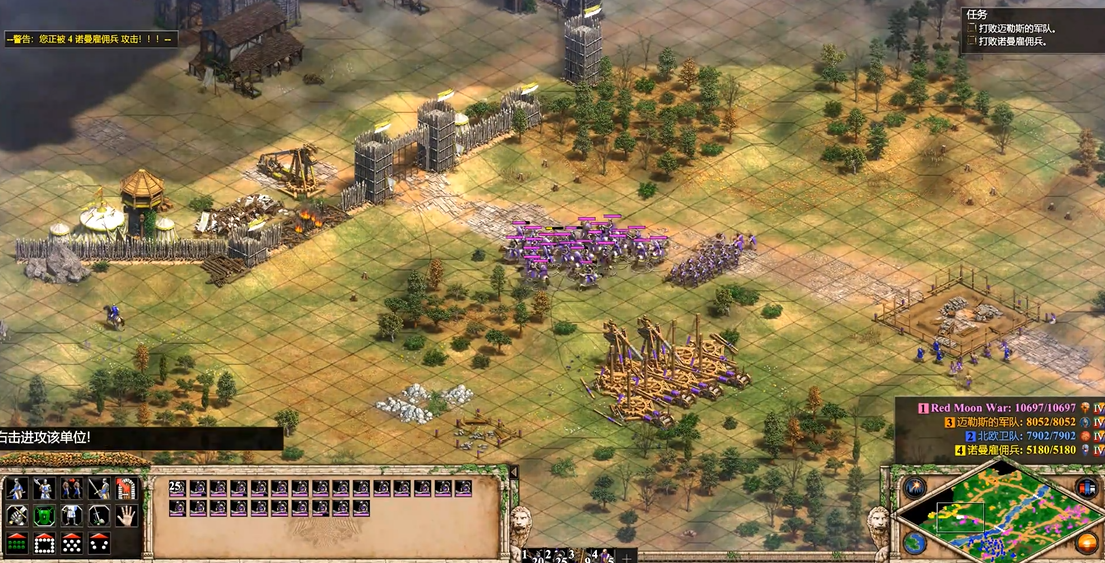Screen dimensions: 1105x563
Task: Click the banner flags button beside minimap
Action: coord(1087,489)
